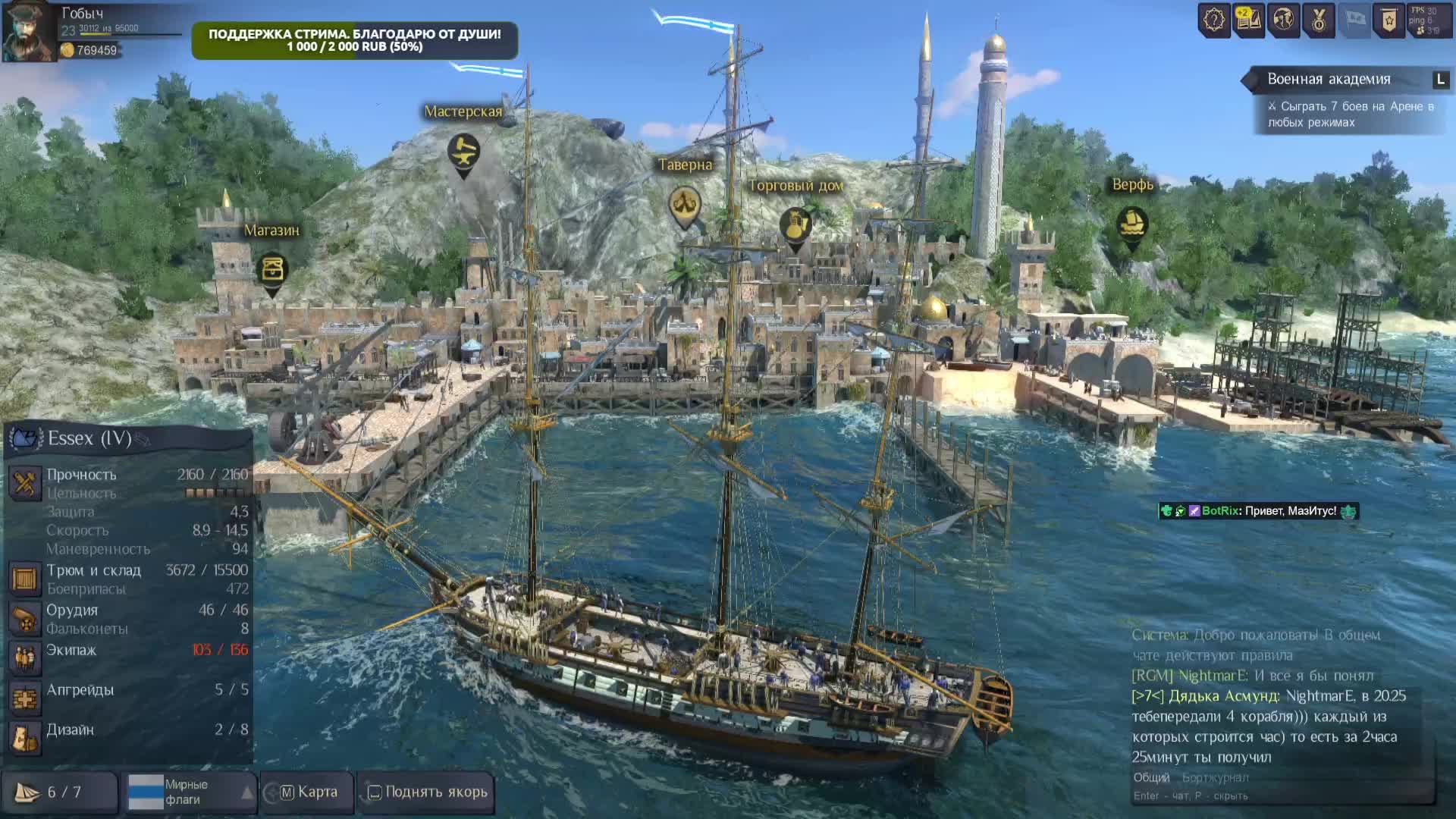Open the Мастерская workshop marker
The height and width of the screenshot is (819, 1456).
(x=463, y=152)
